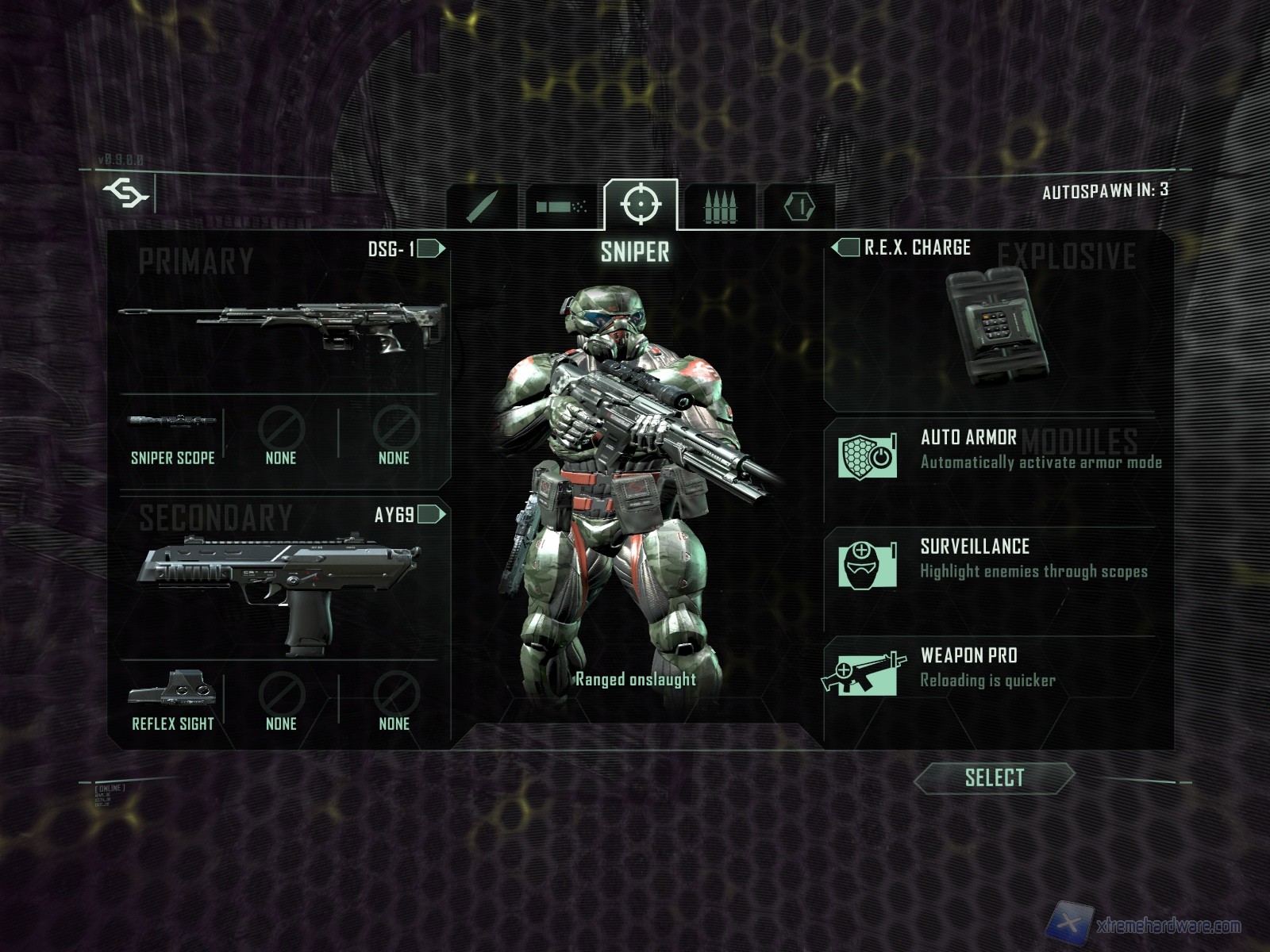
Task: Click the logo icon beside the tabs
Action: (125, 193)
